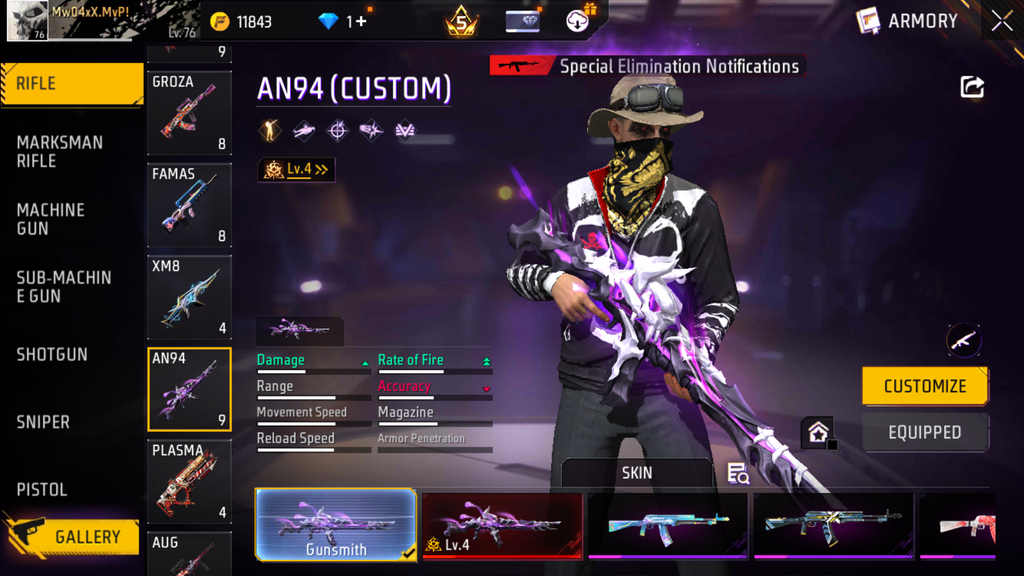Open the Skin tab
Image resolution: width=1024 pixels, height=576 pixels.
[637, 473]
